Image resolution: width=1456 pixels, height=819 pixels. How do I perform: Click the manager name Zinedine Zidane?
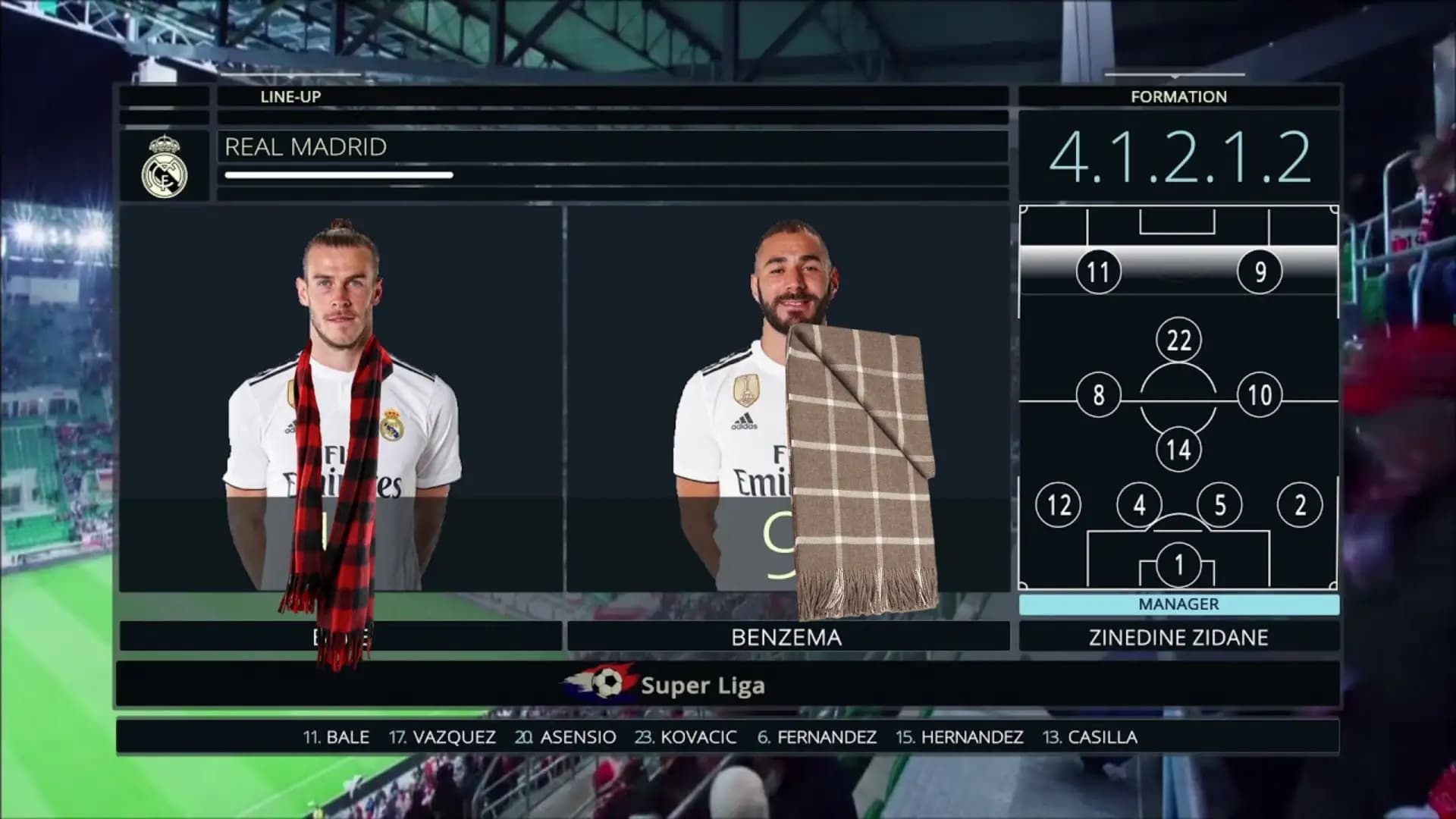pos(1178,637)
